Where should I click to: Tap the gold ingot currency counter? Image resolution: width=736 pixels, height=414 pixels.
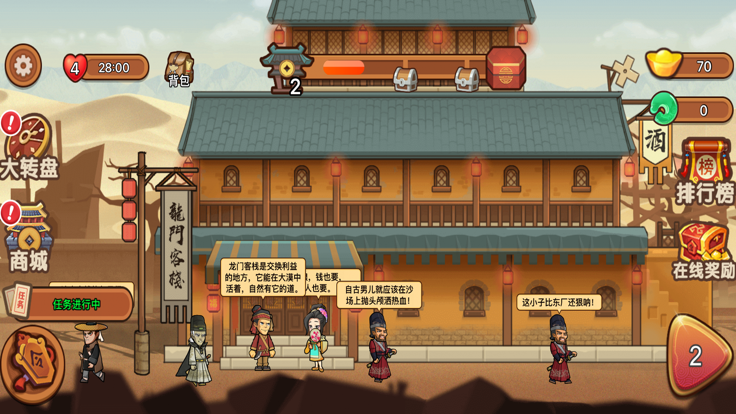pos(690,67)
